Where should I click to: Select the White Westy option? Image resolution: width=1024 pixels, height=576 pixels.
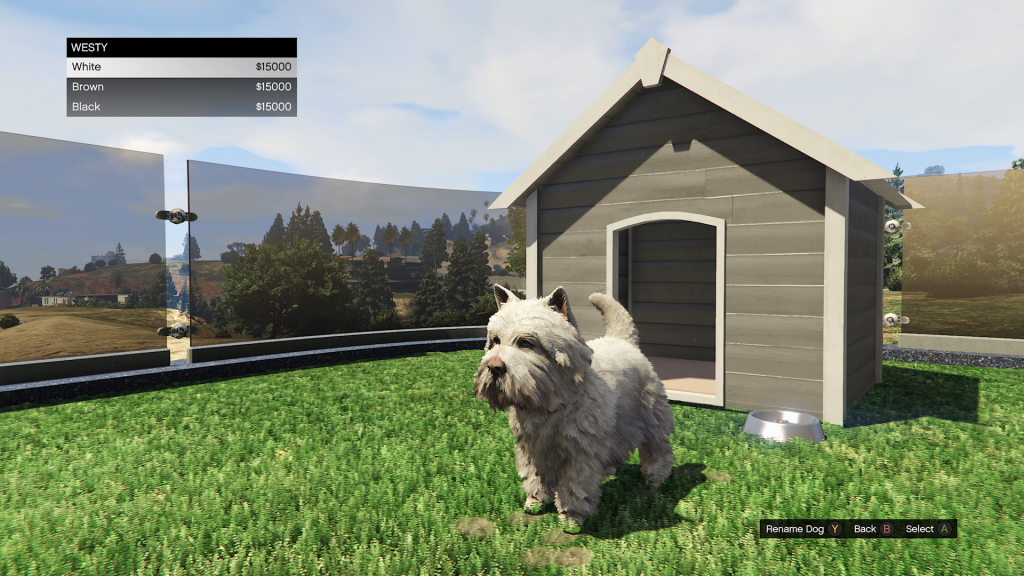[181, 67]
